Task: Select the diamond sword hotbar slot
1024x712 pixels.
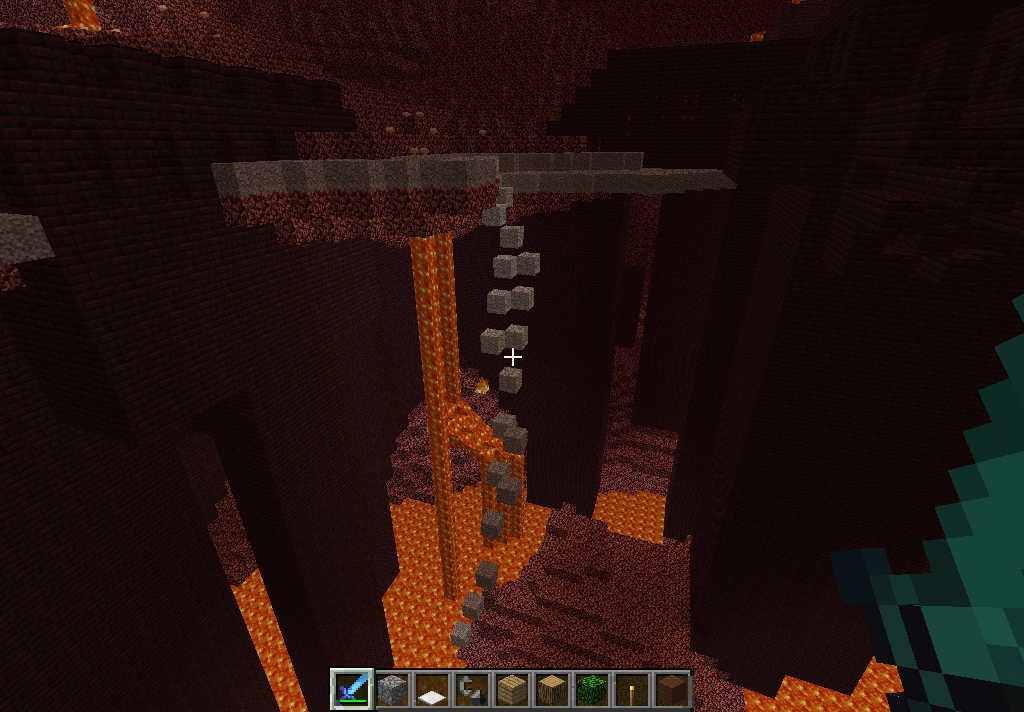Action: click(x=352, y=689)
